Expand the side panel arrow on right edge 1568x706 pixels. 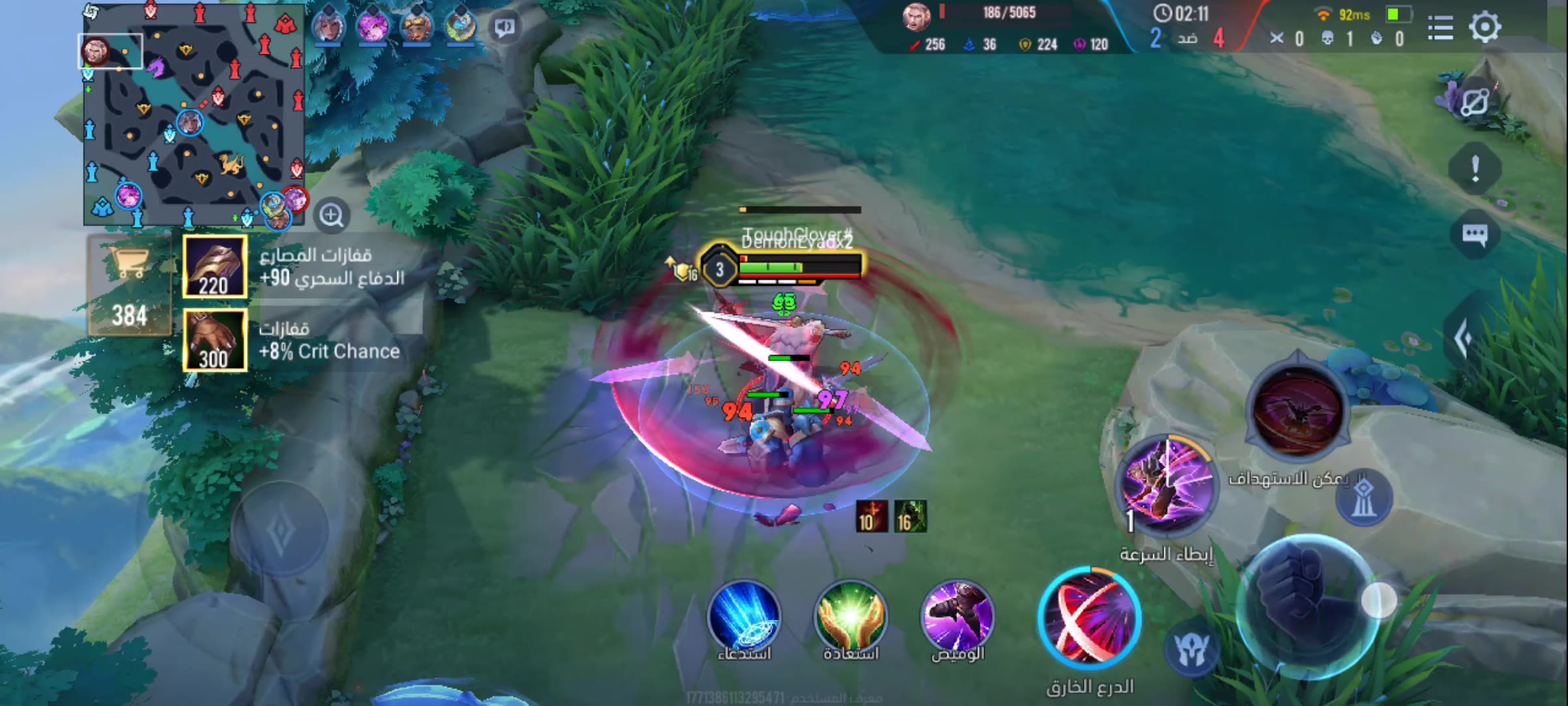[1463, 338]
